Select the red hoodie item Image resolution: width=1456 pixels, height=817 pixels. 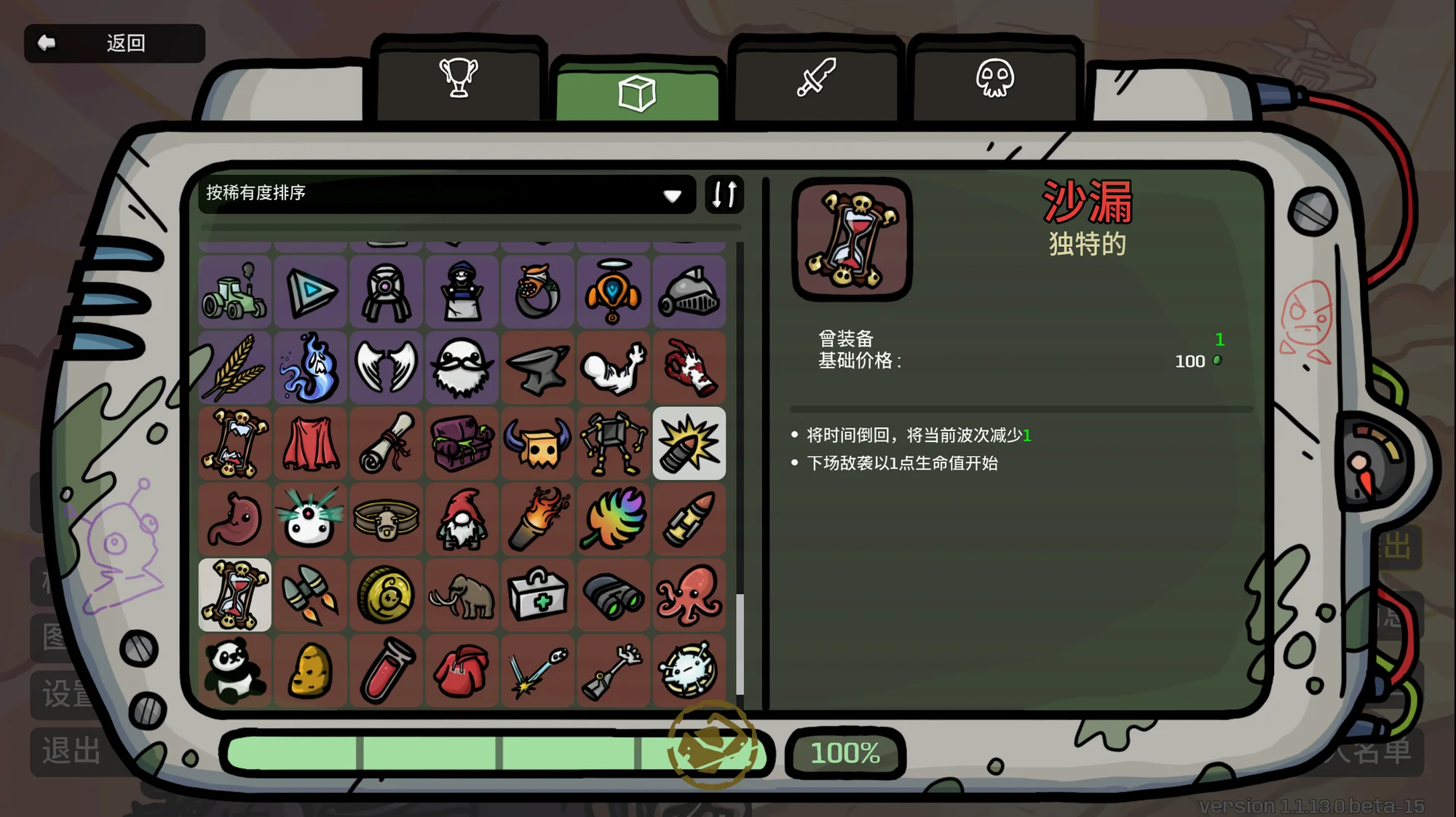point(462,671)
